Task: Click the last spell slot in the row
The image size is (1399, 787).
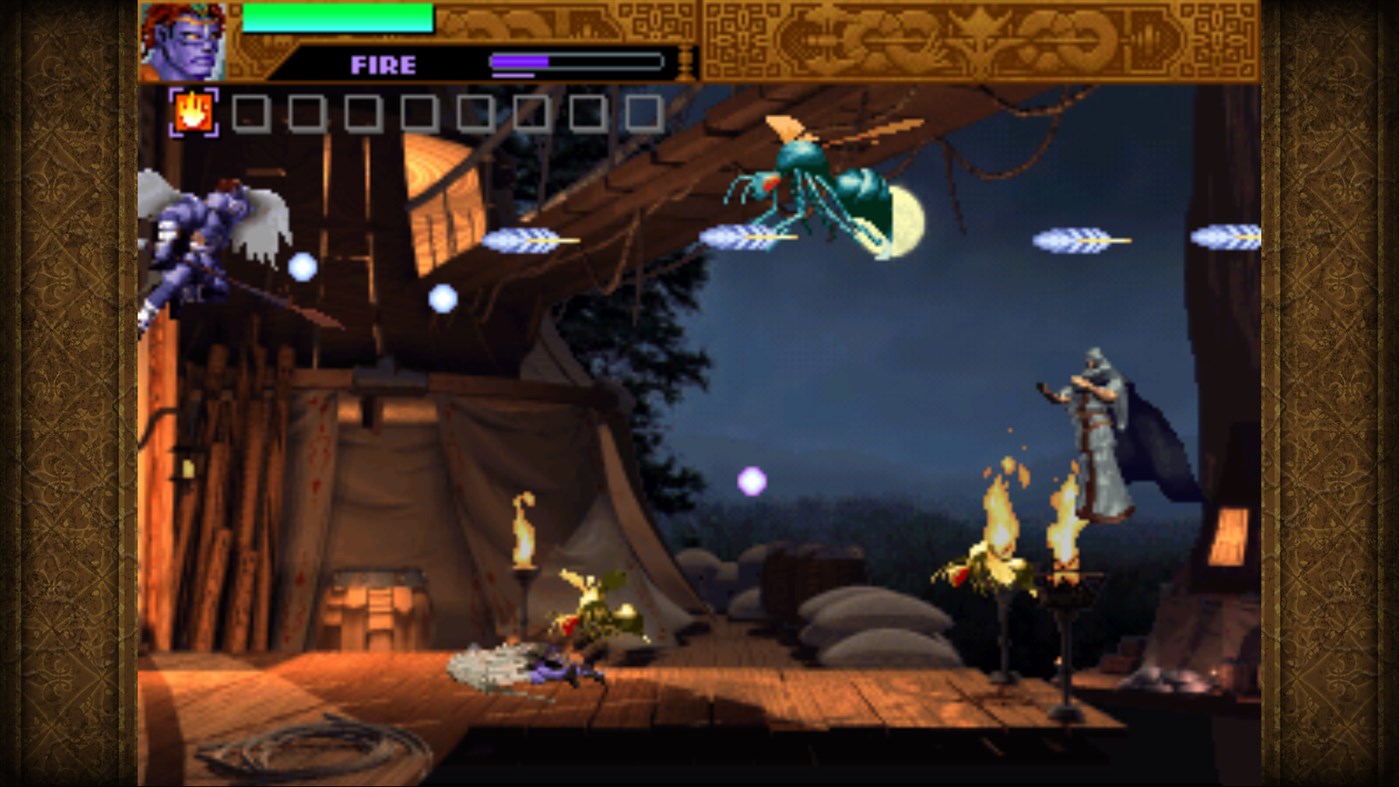Action: tap(640, 112)
